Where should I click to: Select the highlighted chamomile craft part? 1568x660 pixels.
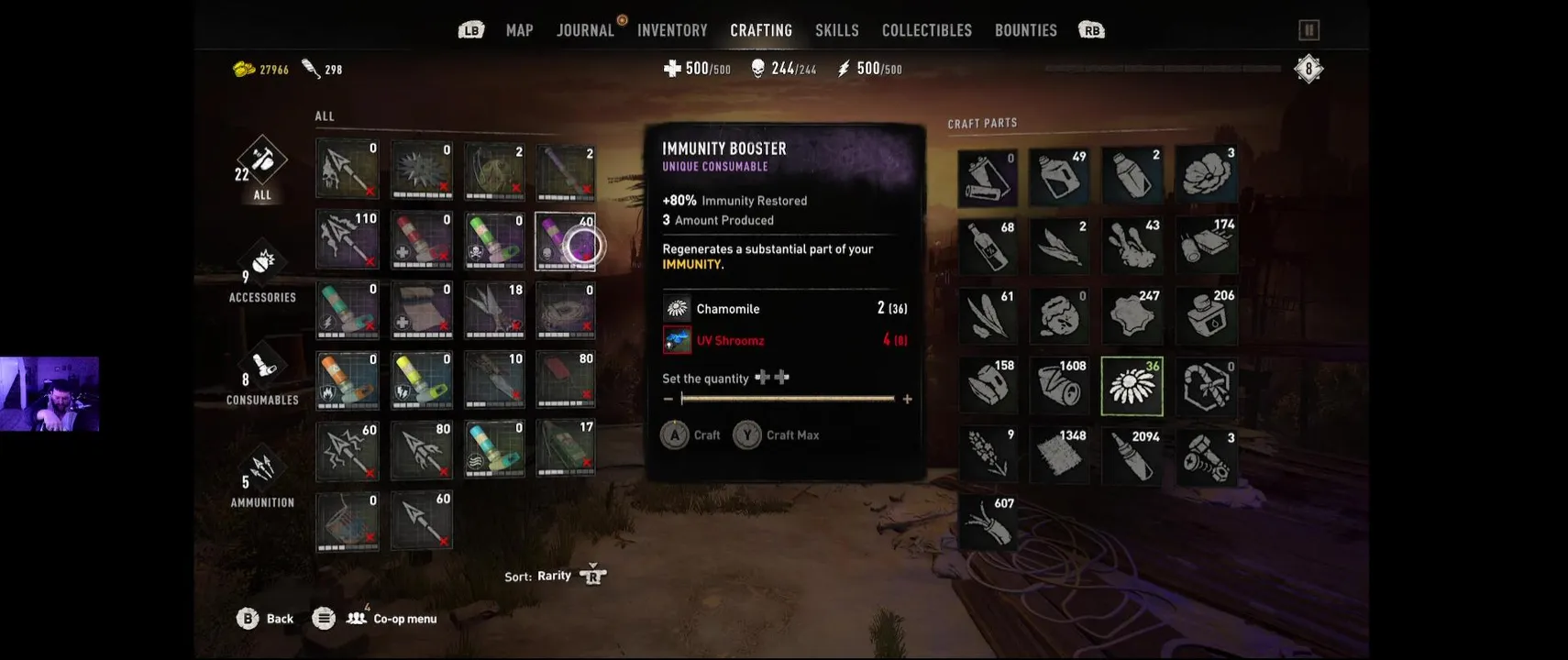coord(1132,386)
